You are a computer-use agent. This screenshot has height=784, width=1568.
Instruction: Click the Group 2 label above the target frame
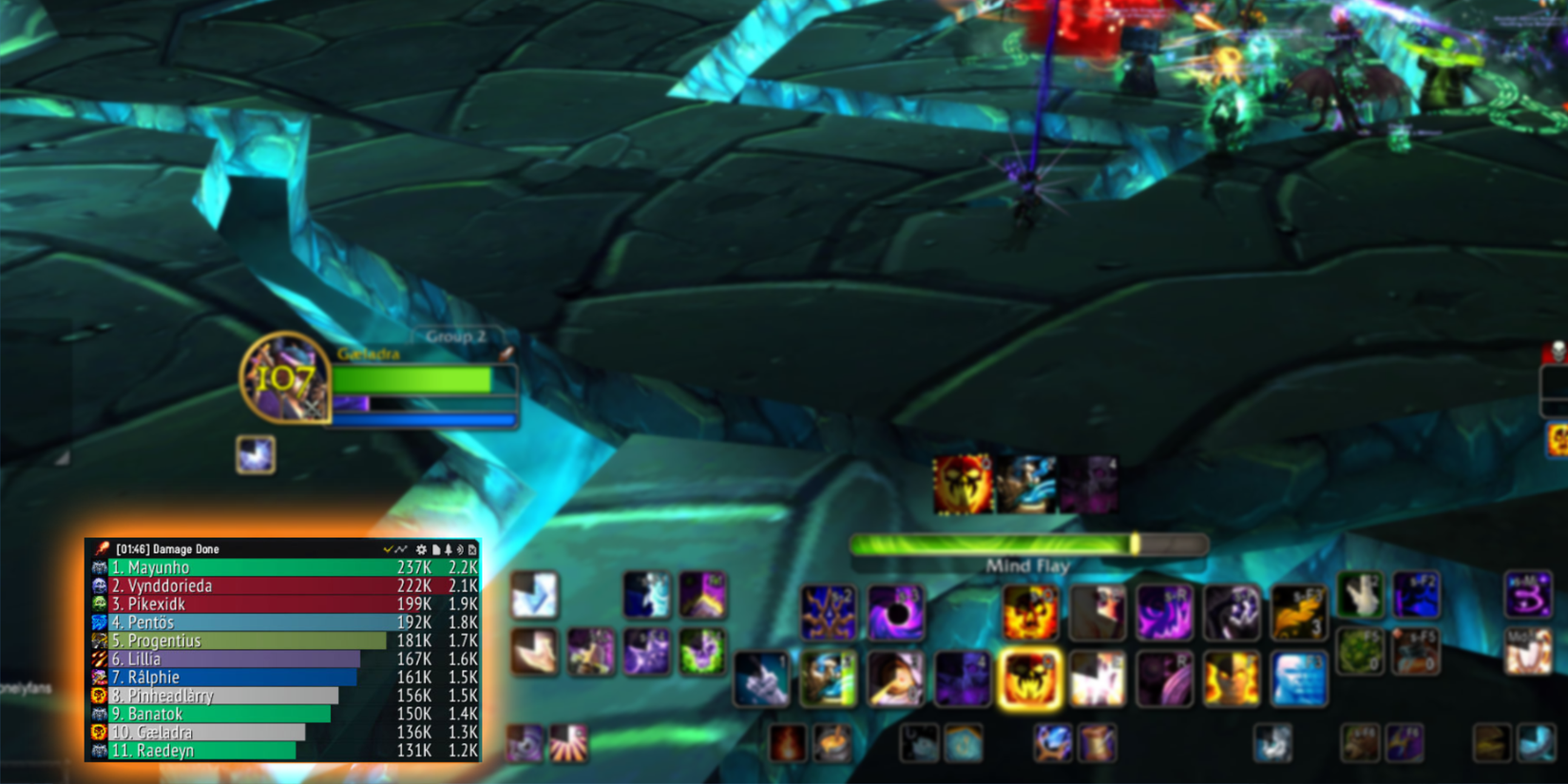pos(458,336)
